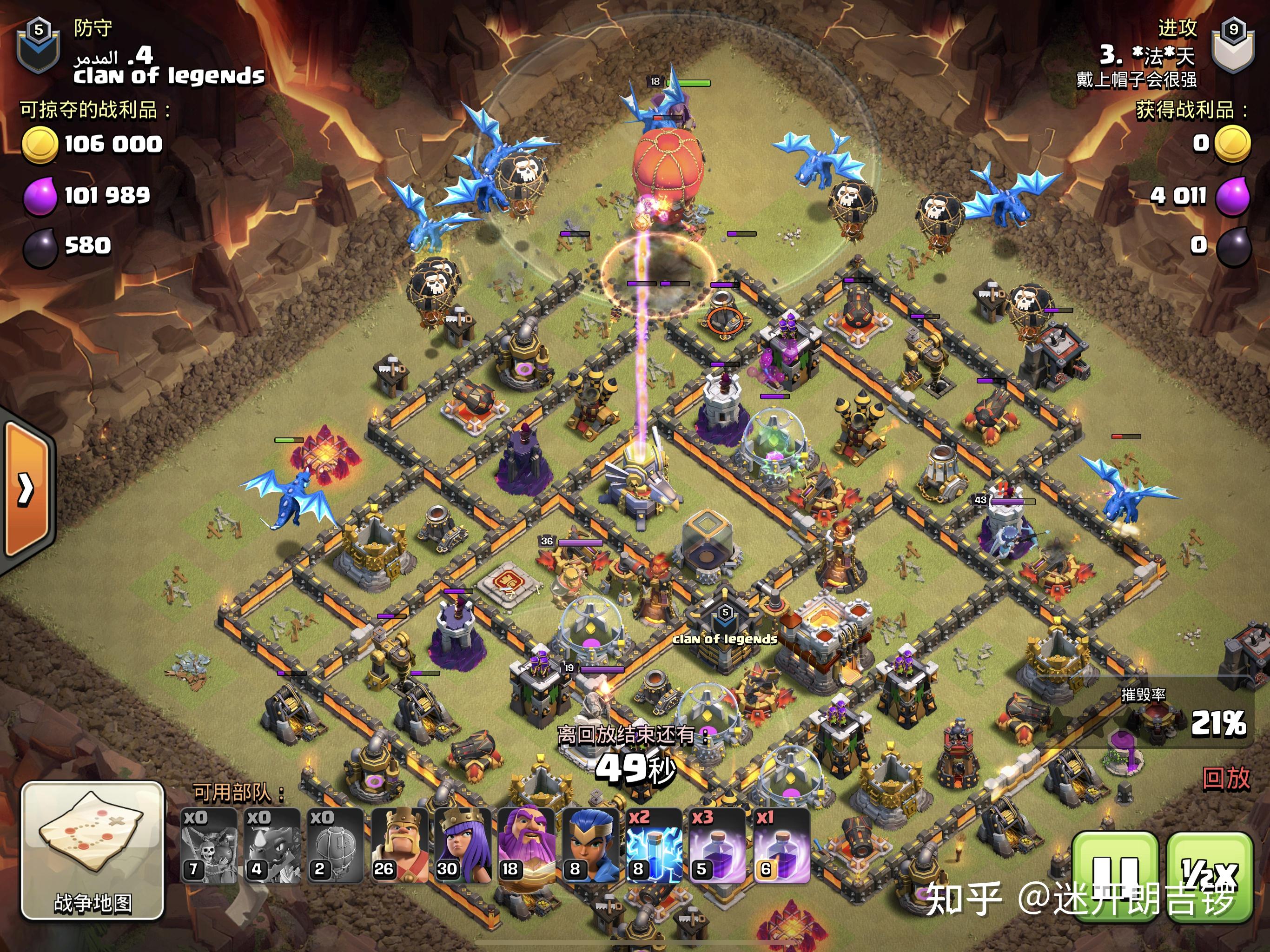Click the depleted Balloon troop slot
1270x952 pixels.
point(209,845)
